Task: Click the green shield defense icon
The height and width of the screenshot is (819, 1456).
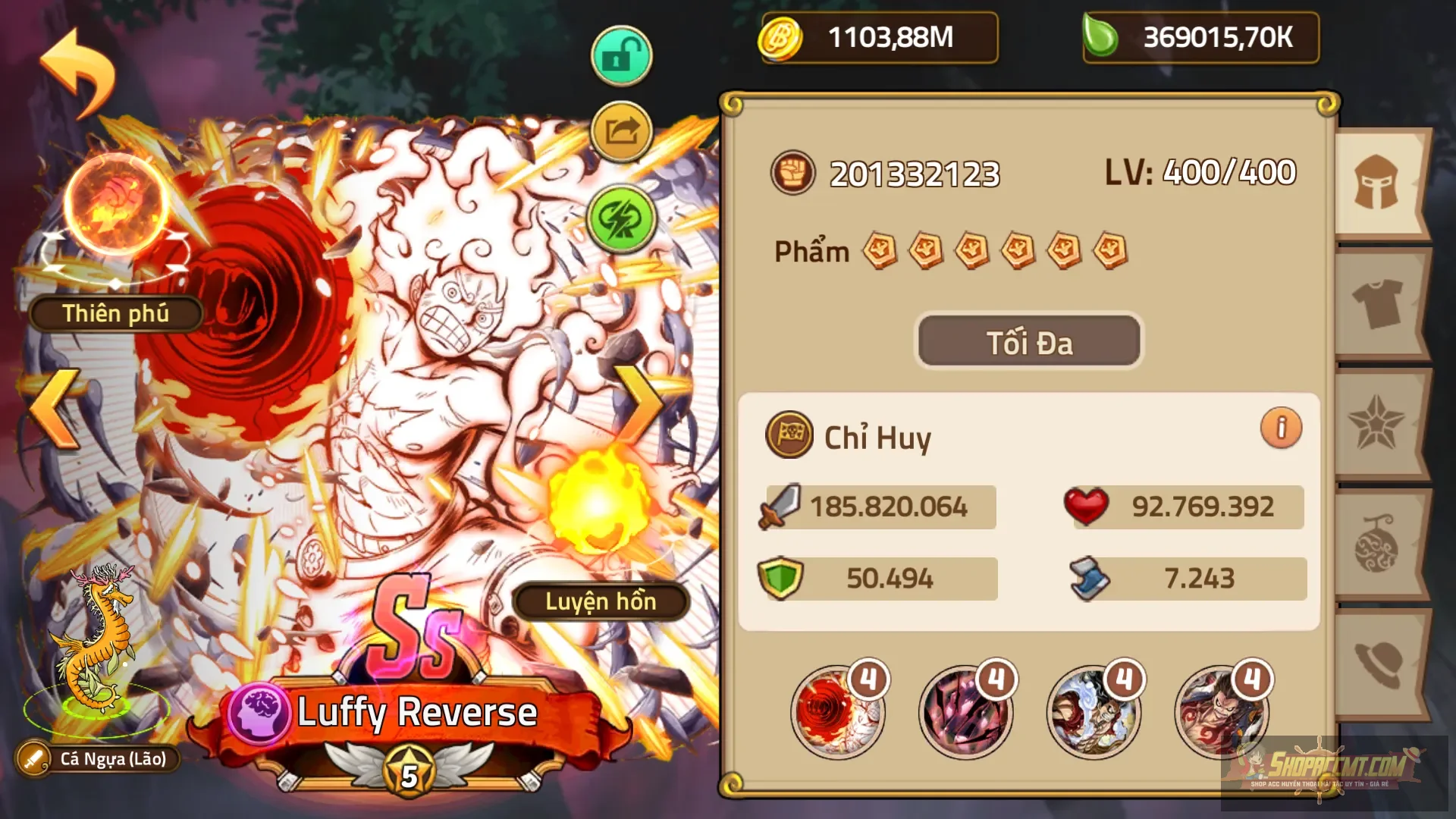Action: click(x=781, y=577)
